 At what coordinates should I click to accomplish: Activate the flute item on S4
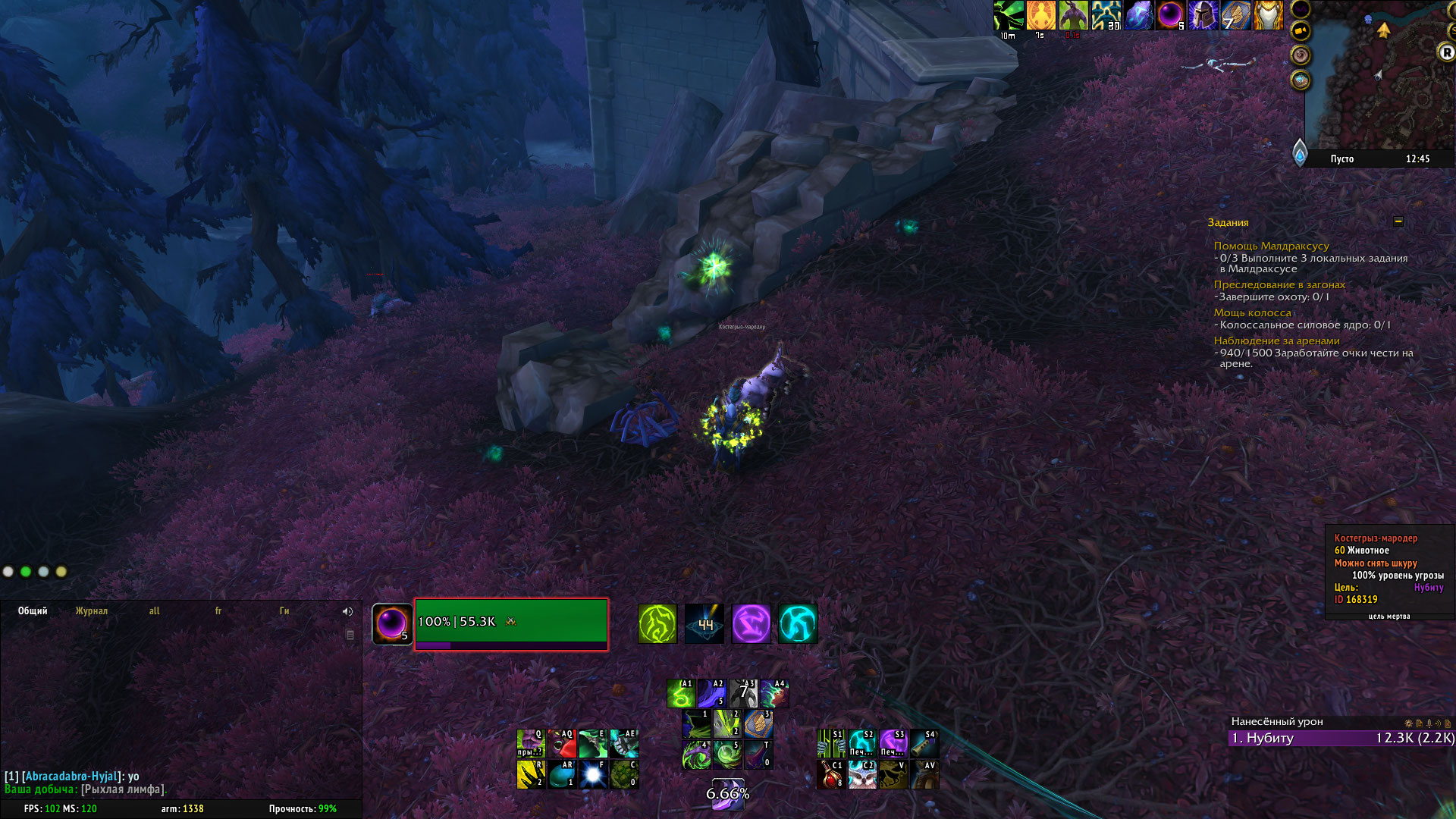[924, 743]
